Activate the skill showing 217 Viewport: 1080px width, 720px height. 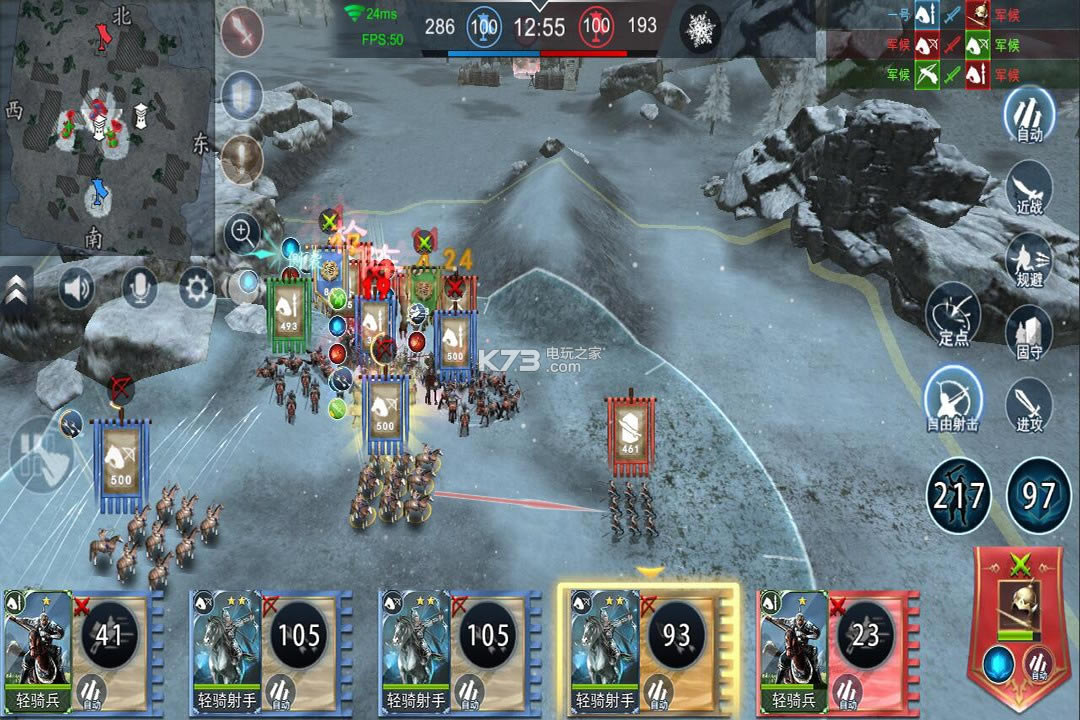click(x=959, y=496)
